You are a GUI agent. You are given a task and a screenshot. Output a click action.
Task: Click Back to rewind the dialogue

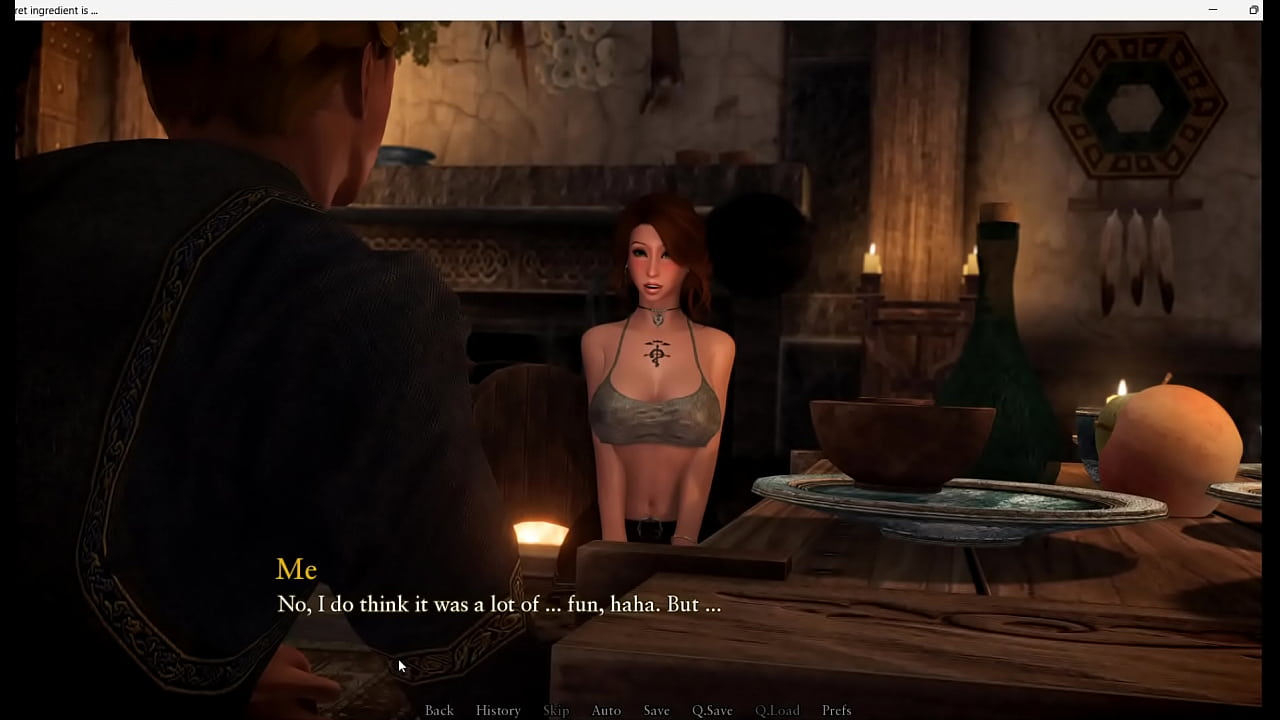pos(439,710)
